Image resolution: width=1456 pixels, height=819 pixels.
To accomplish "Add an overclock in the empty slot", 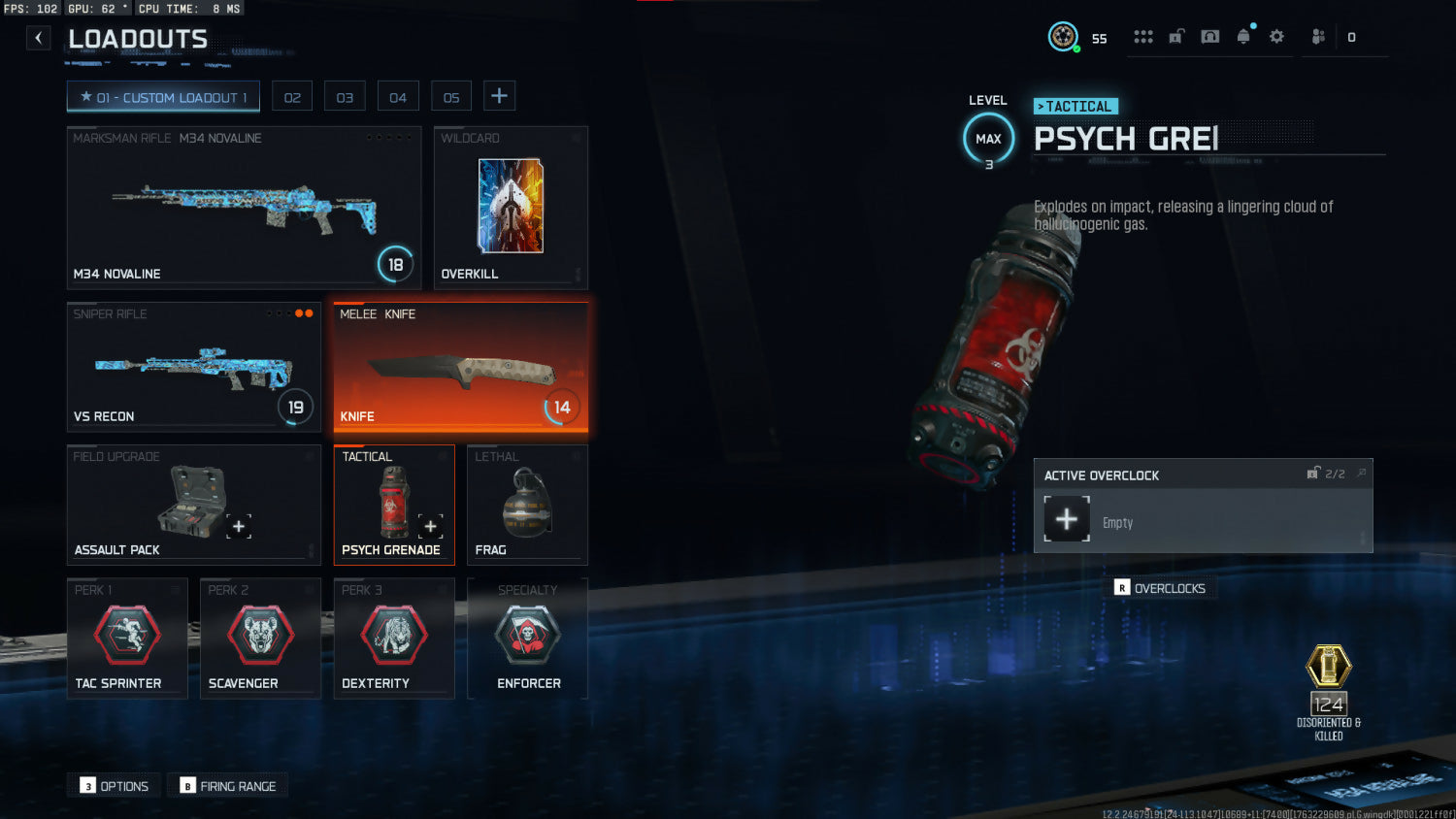I will [1067, 519].
